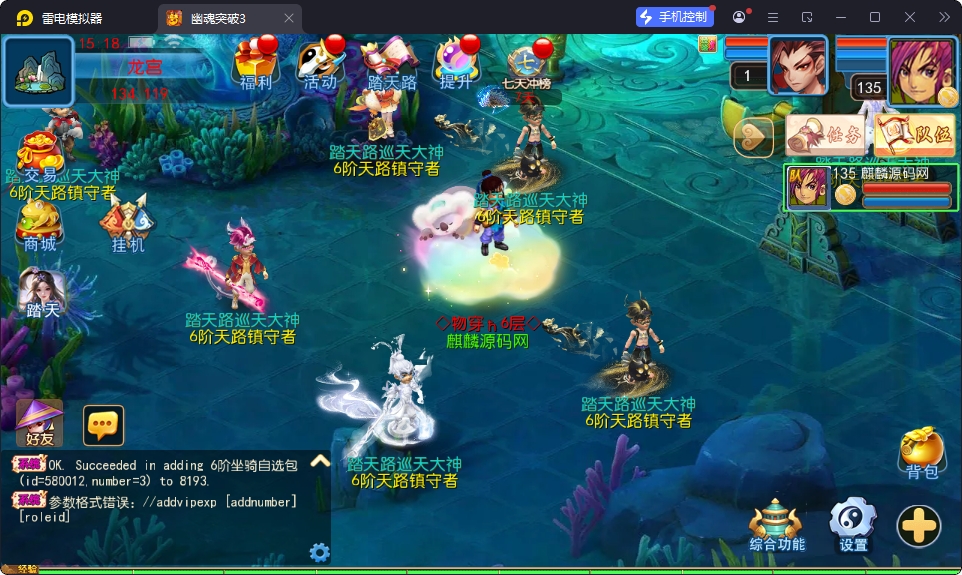
Task: Open the 交易 trade icon
Action: 40,155
